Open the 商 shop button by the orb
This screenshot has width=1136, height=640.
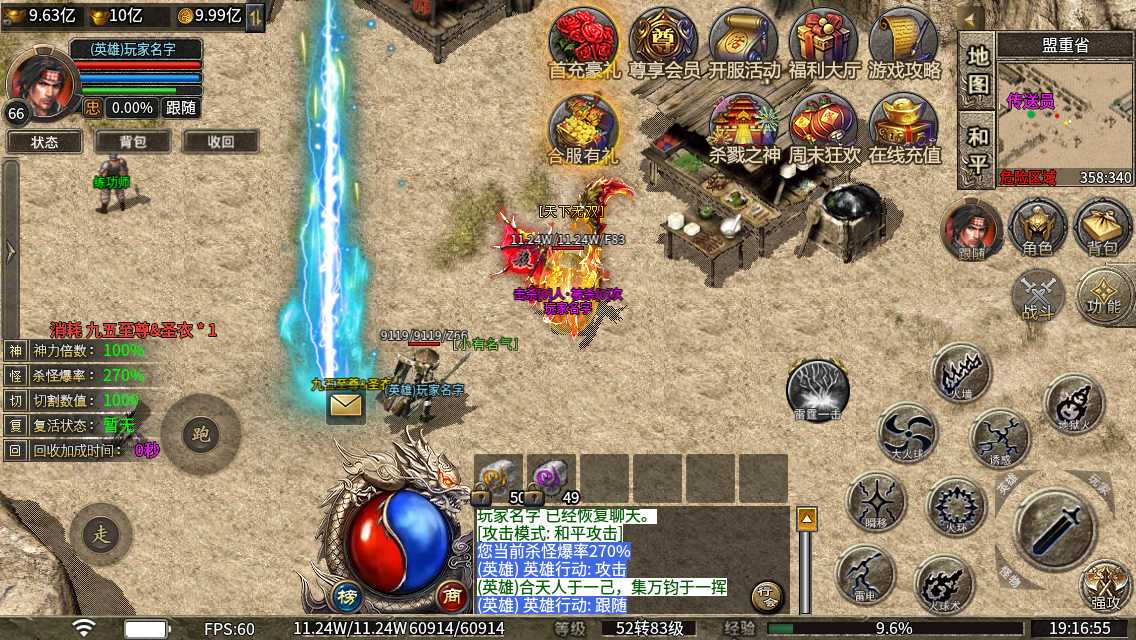[452, 594]
